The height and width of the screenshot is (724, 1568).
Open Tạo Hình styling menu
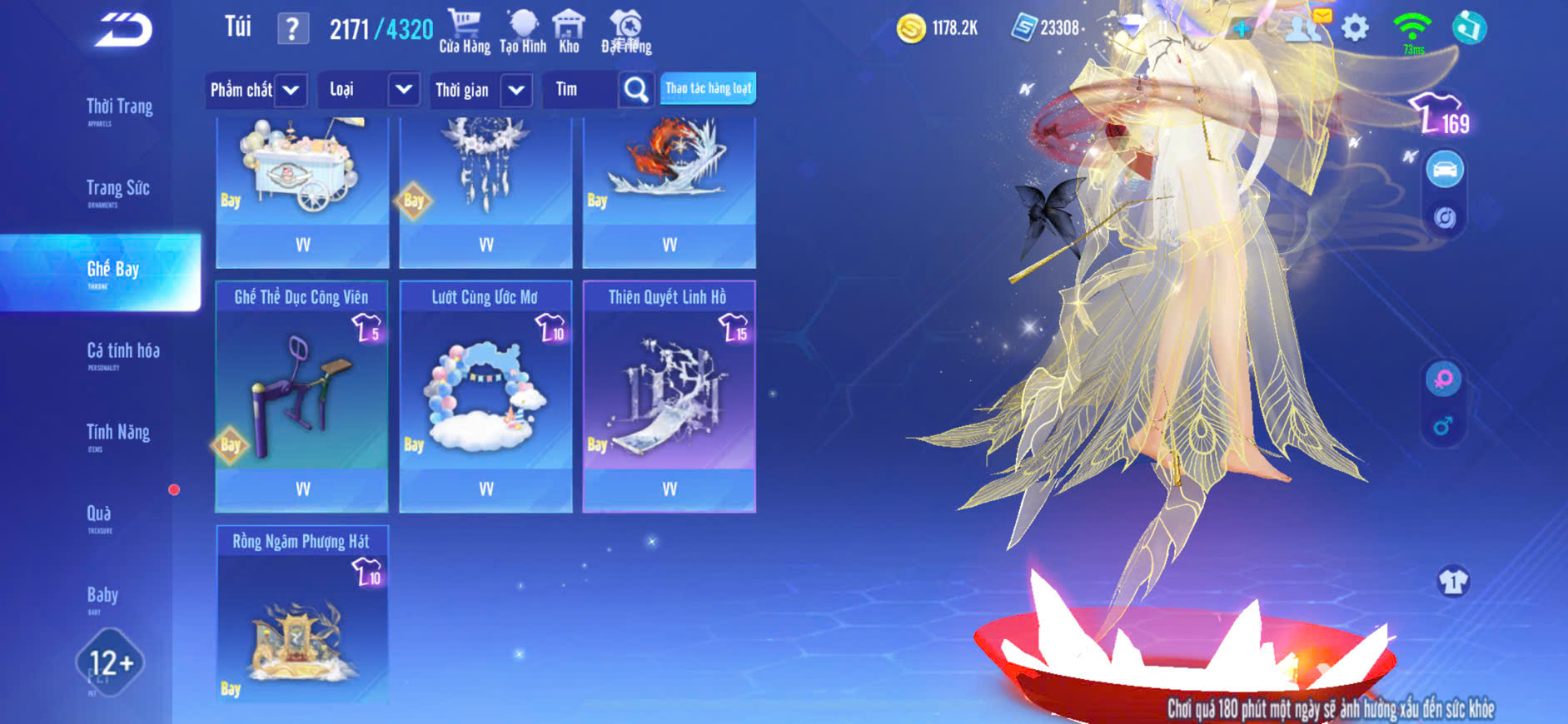pos(523,32)
